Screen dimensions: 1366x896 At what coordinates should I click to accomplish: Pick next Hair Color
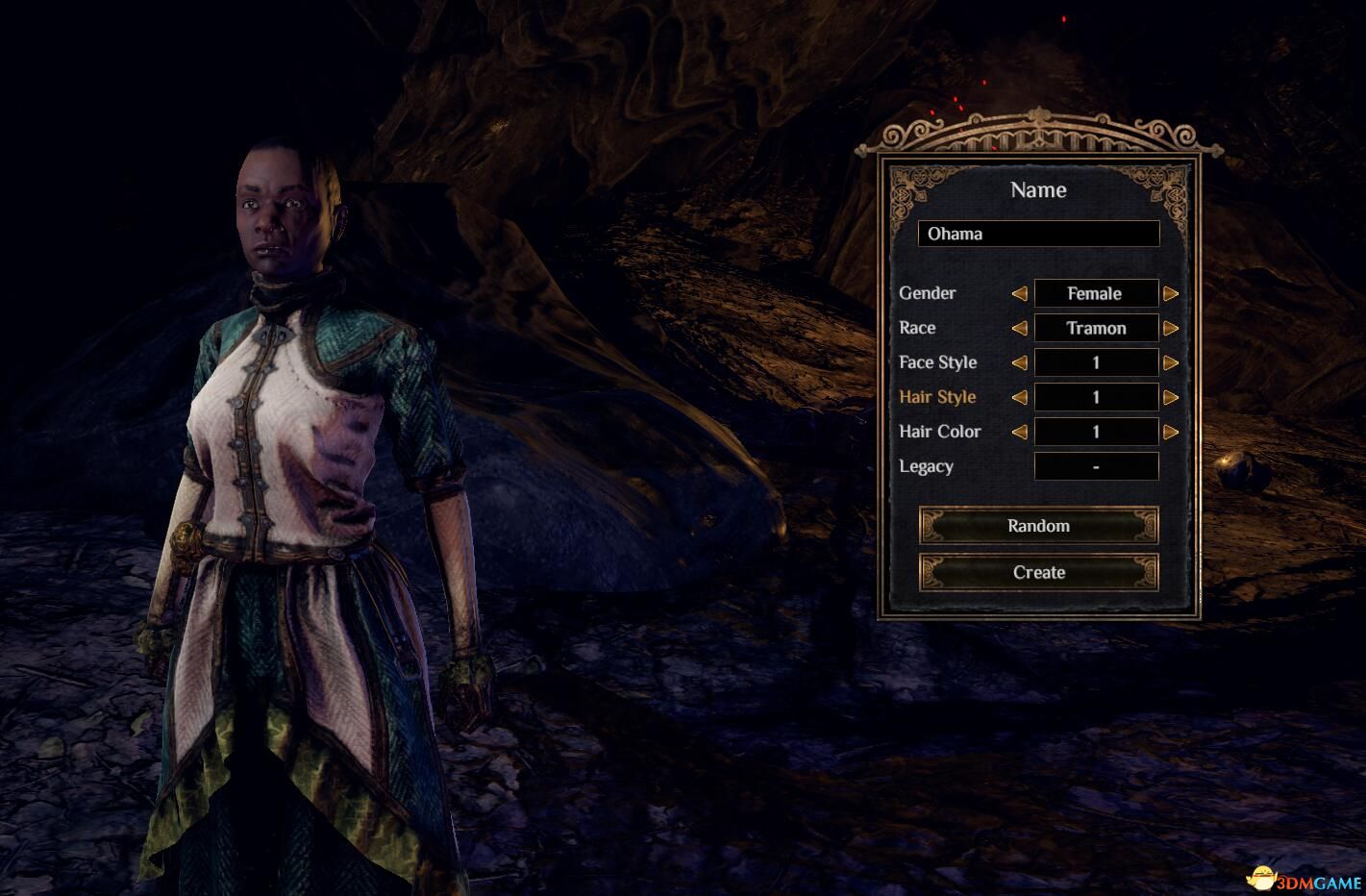coord(1171,432)
